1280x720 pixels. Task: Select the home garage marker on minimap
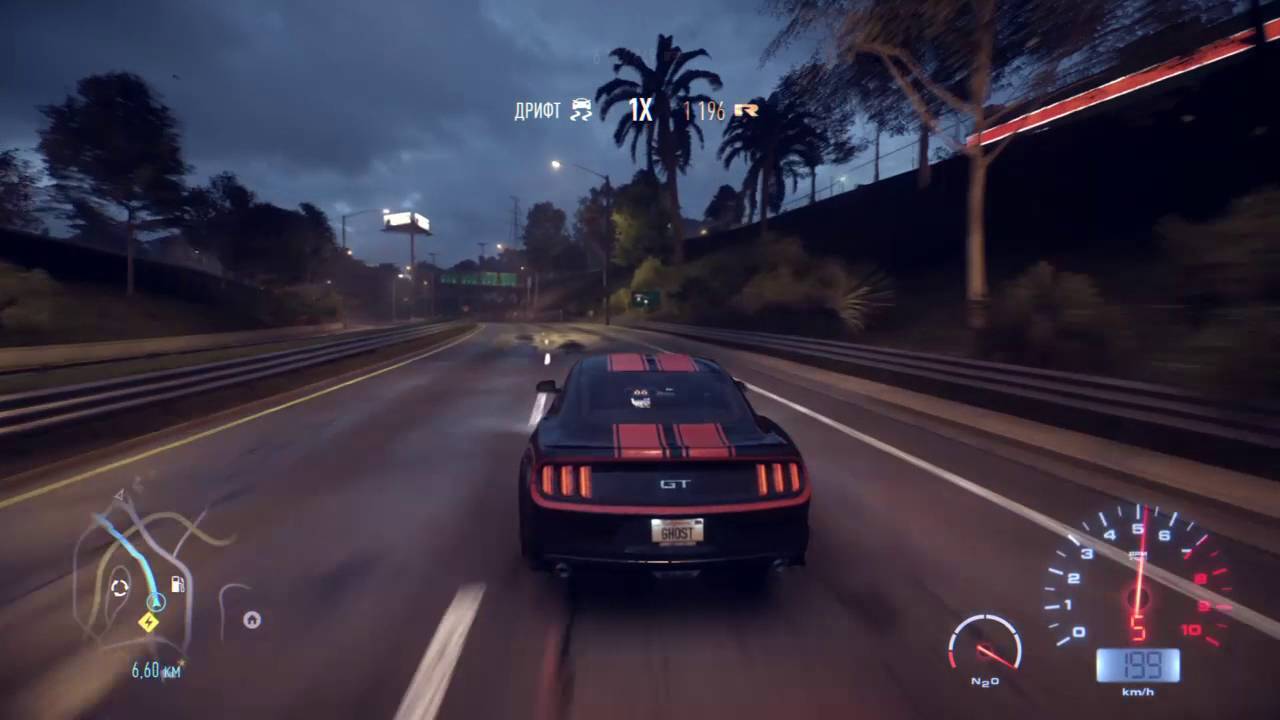tap(252, 620)
